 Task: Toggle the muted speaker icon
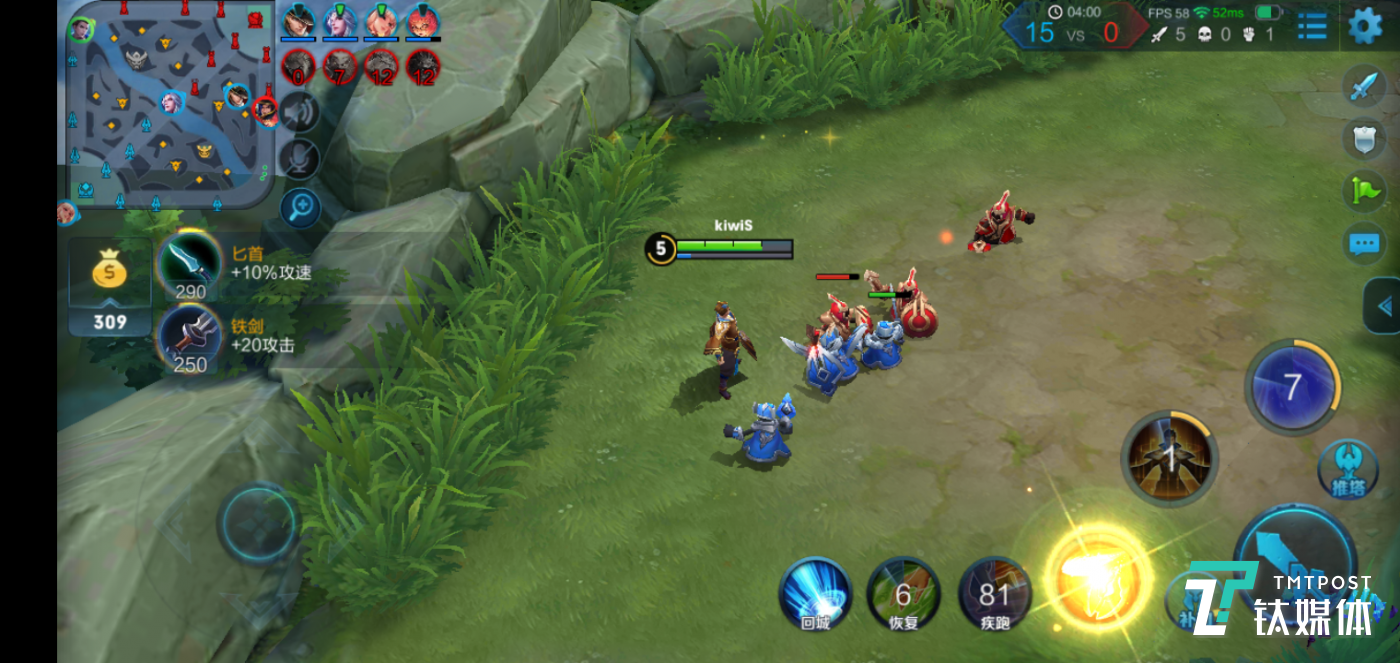click(x=298, y=112)
